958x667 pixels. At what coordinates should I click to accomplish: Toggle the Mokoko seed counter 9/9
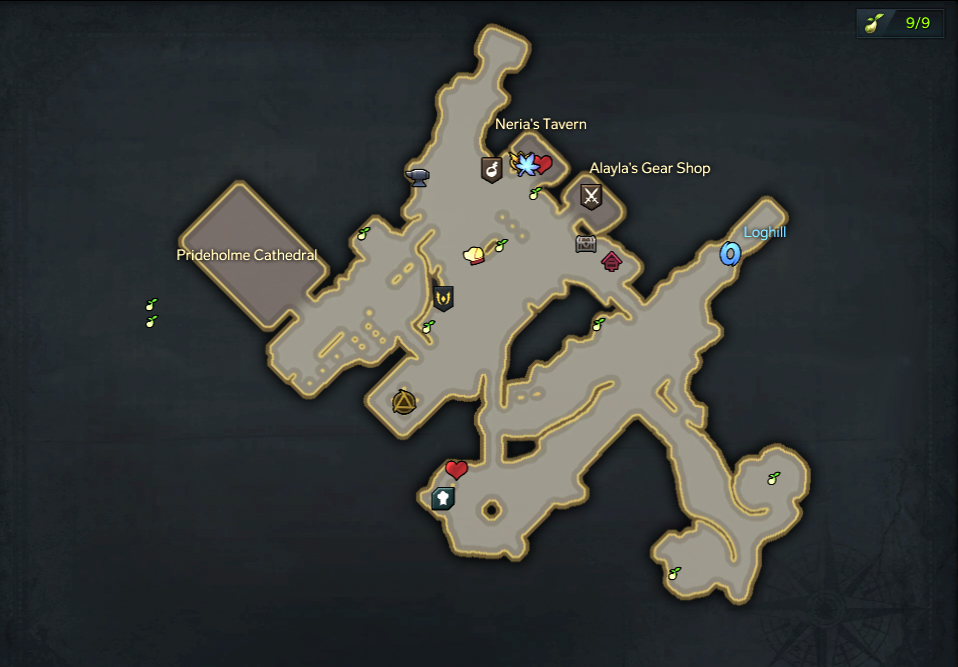900,23
